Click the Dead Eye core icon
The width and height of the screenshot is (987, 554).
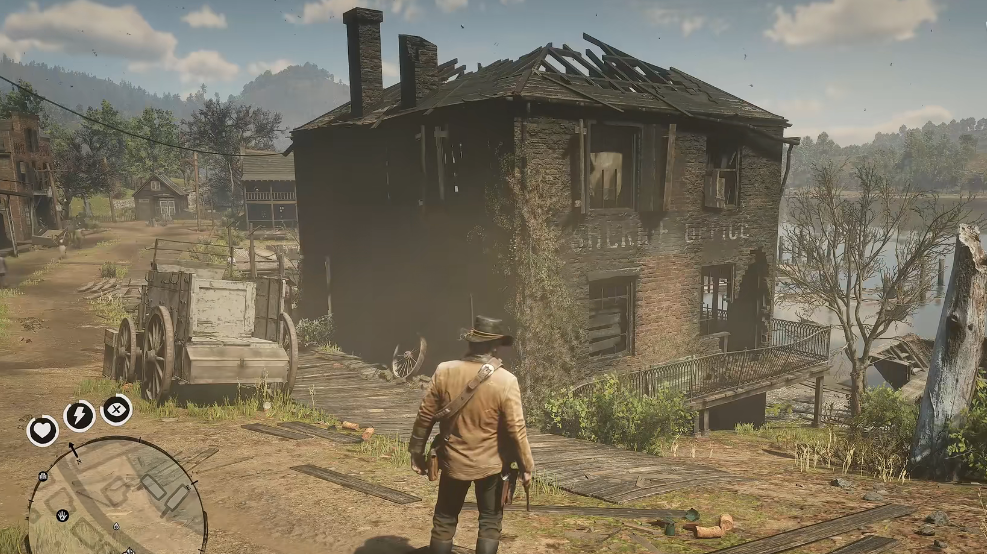(117, 409)
